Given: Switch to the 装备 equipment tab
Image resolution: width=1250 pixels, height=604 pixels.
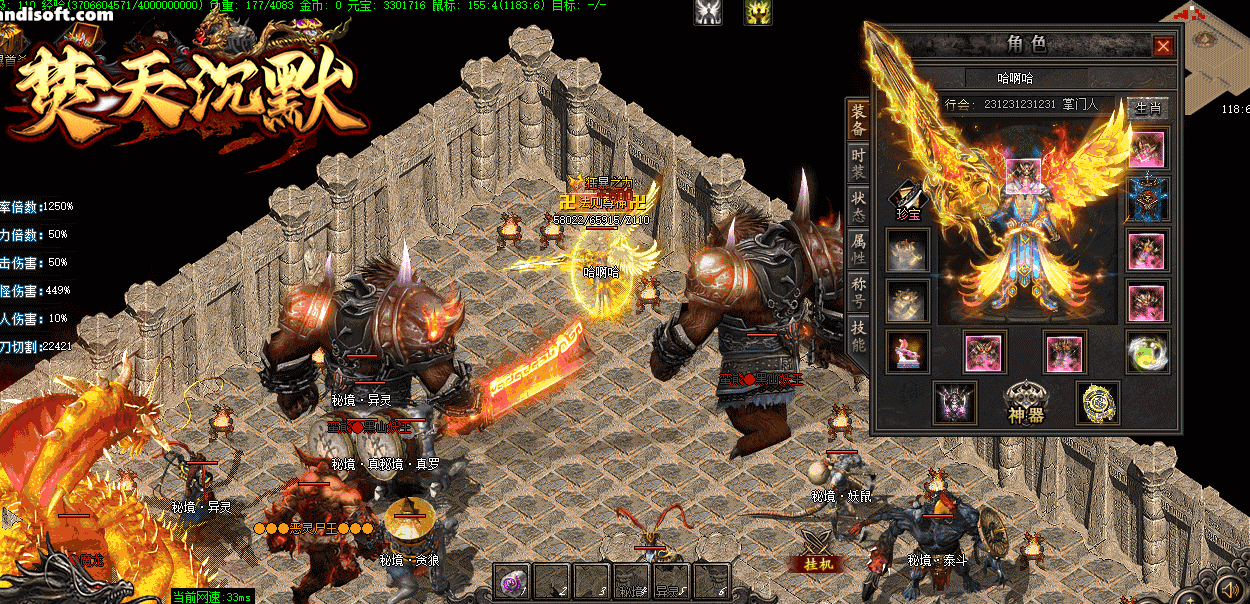Looking at the screenshot, I should click(858, 121).
